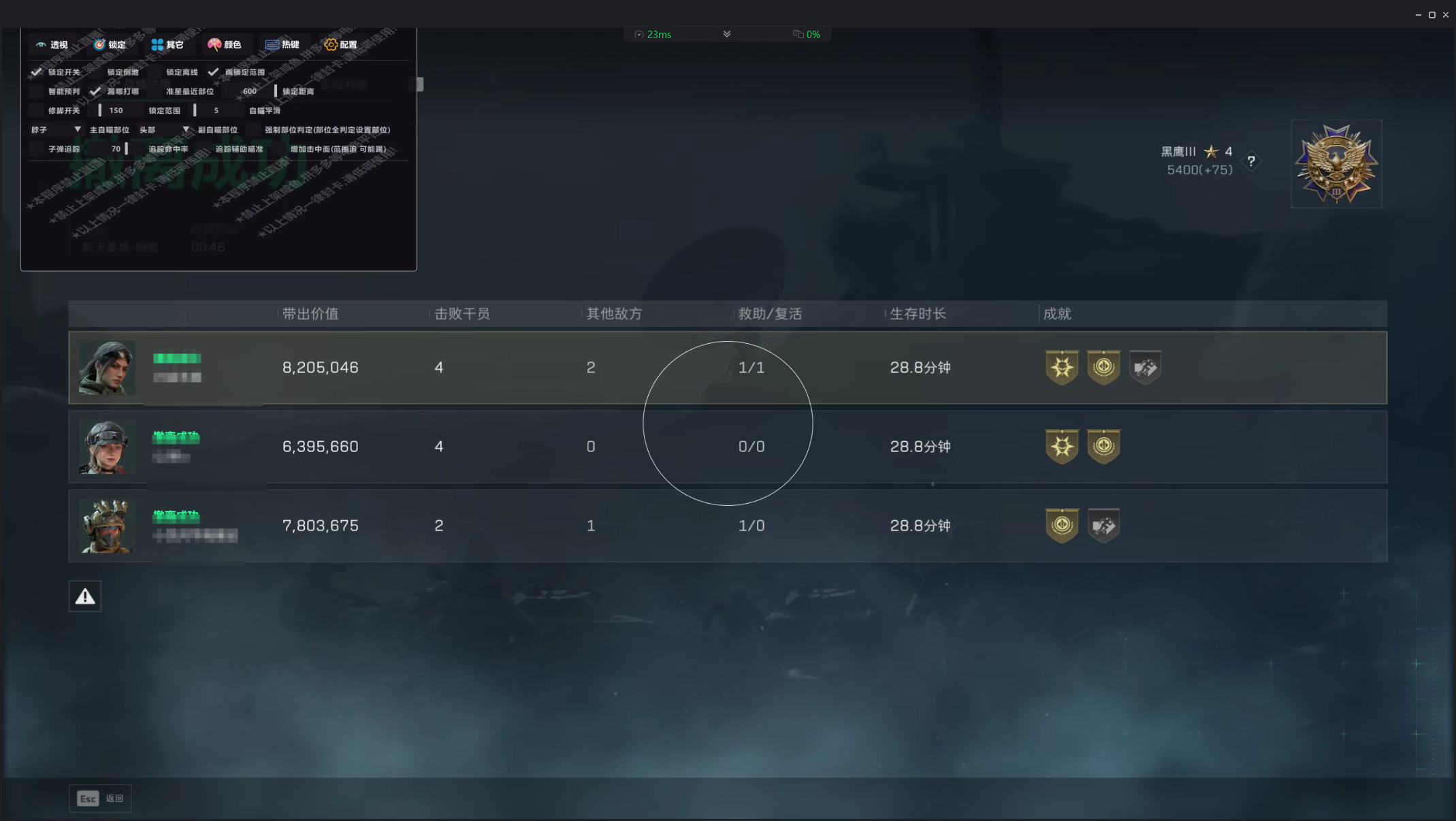Viewport: 1456px width, 821px height.
Task: Click the 返回 back button
Action: [x=100, y=799]
